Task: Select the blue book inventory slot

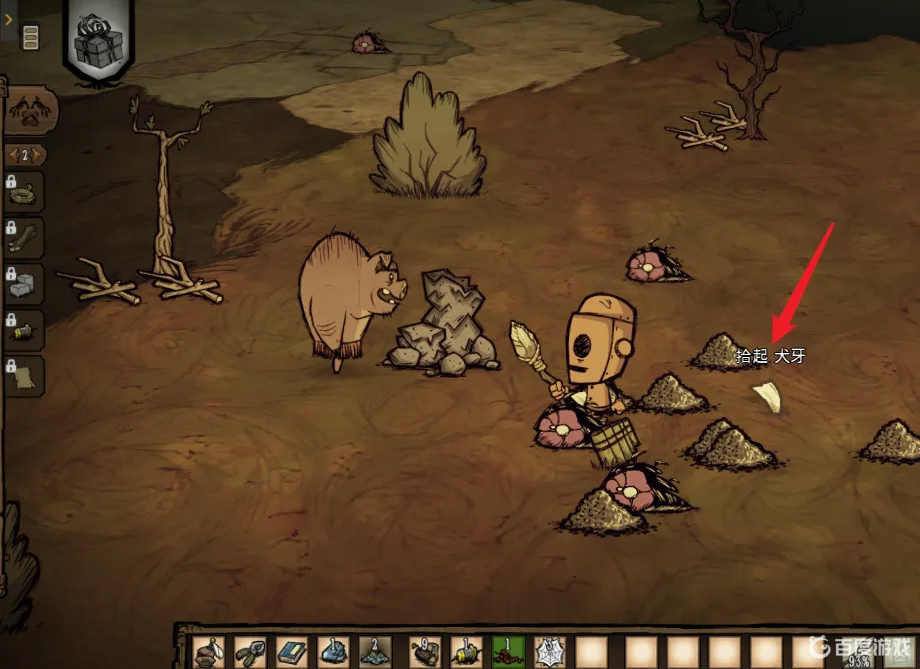Action: point(290,652)
